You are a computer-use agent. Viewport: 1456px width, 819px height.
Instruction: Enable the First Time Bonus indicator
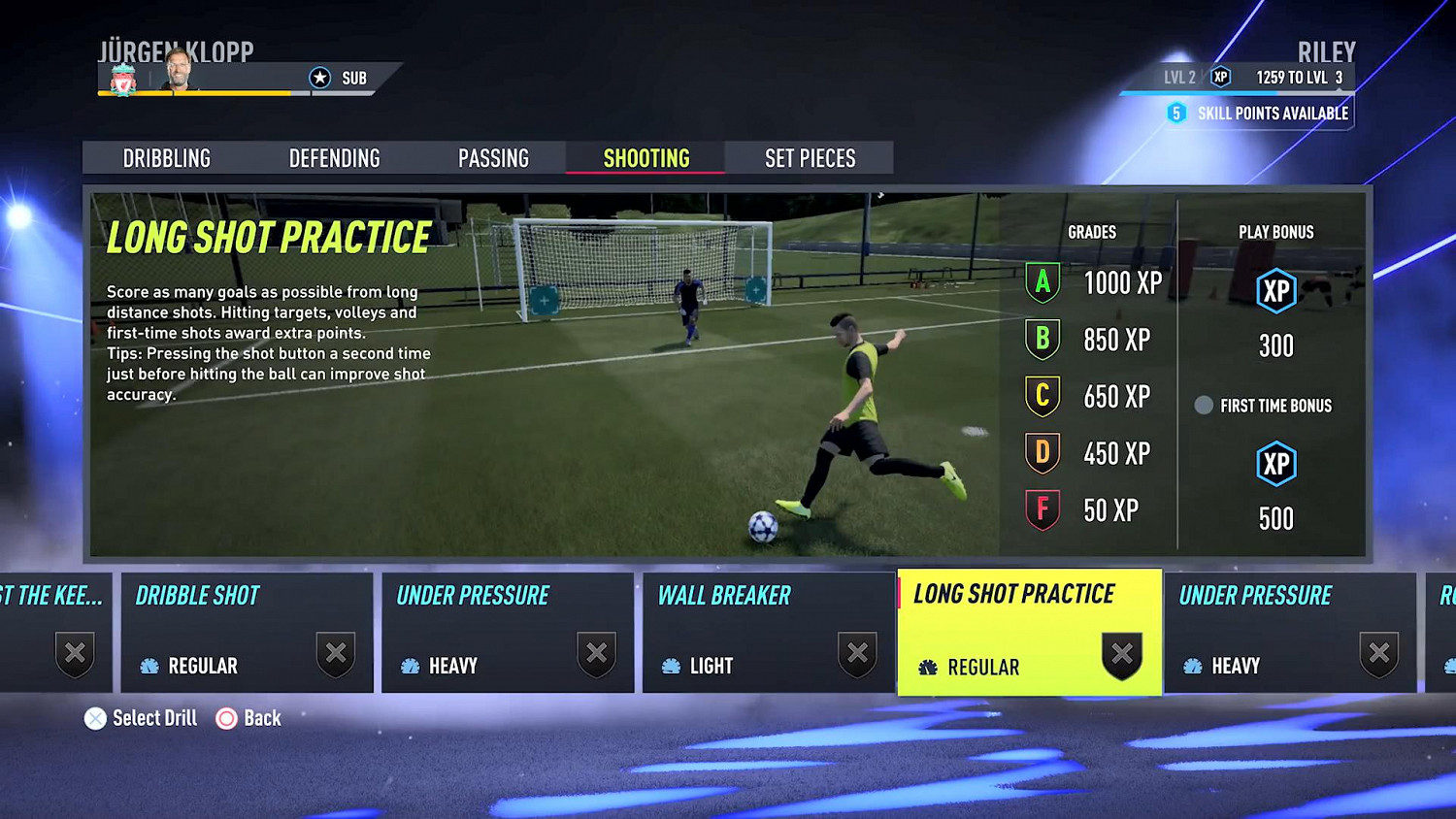[1202, 406]
